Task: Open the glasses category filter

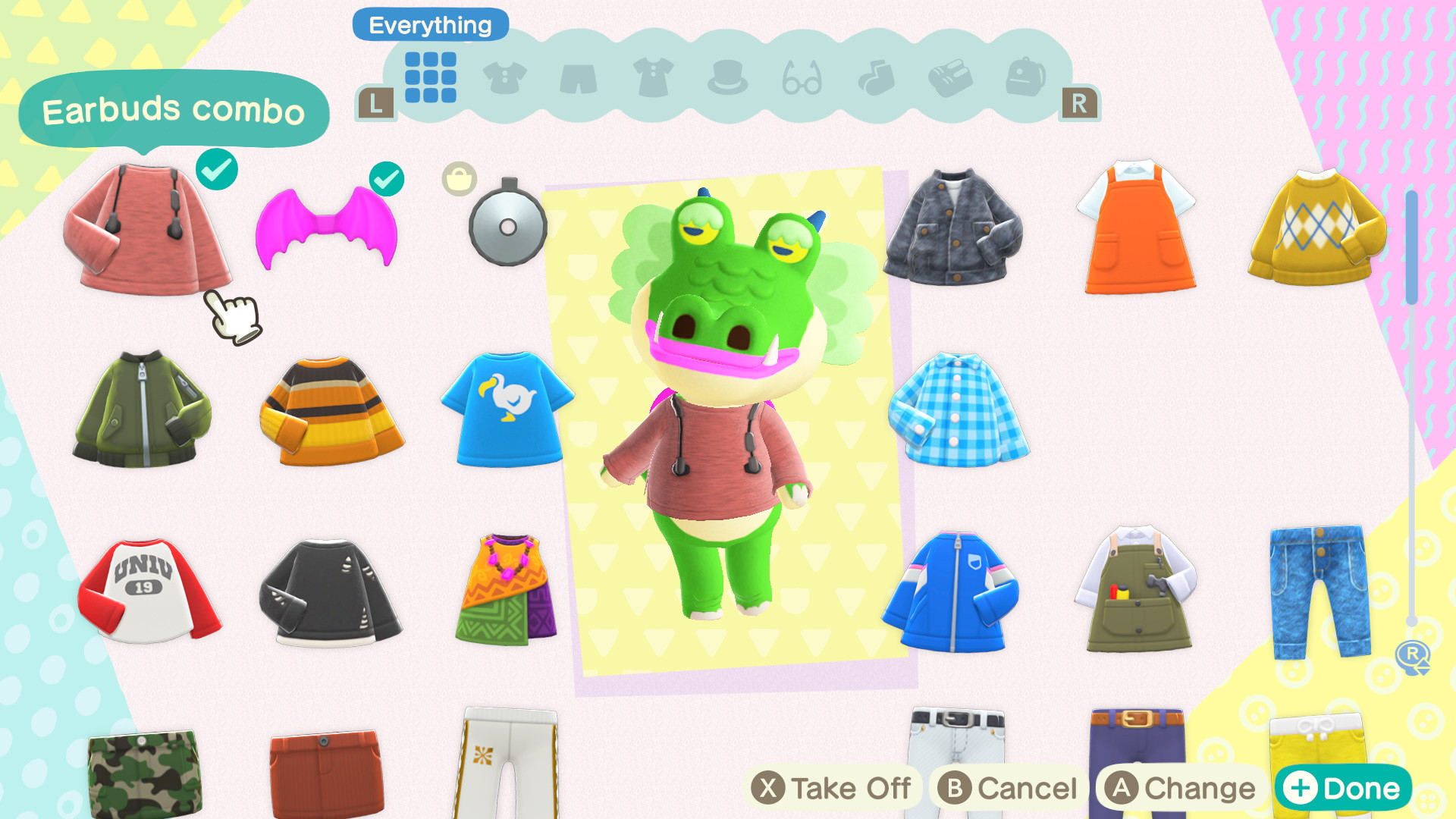Action: [x=804, y=80]
